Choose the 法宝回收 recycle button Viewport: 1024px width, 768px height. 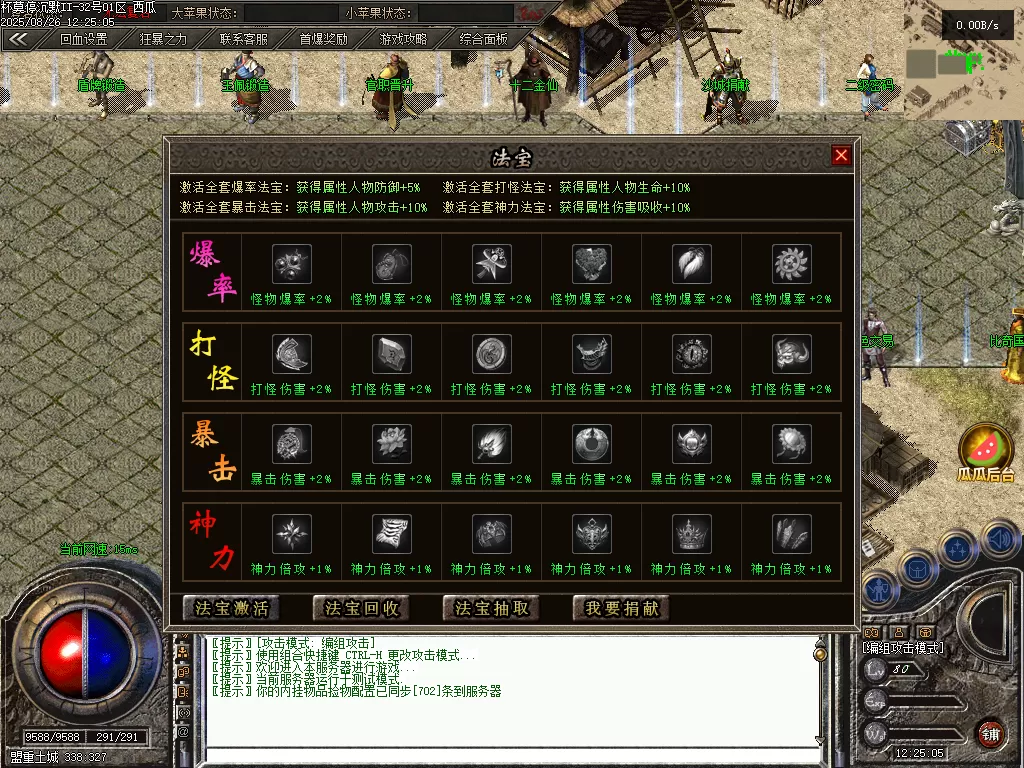(362, 608)
